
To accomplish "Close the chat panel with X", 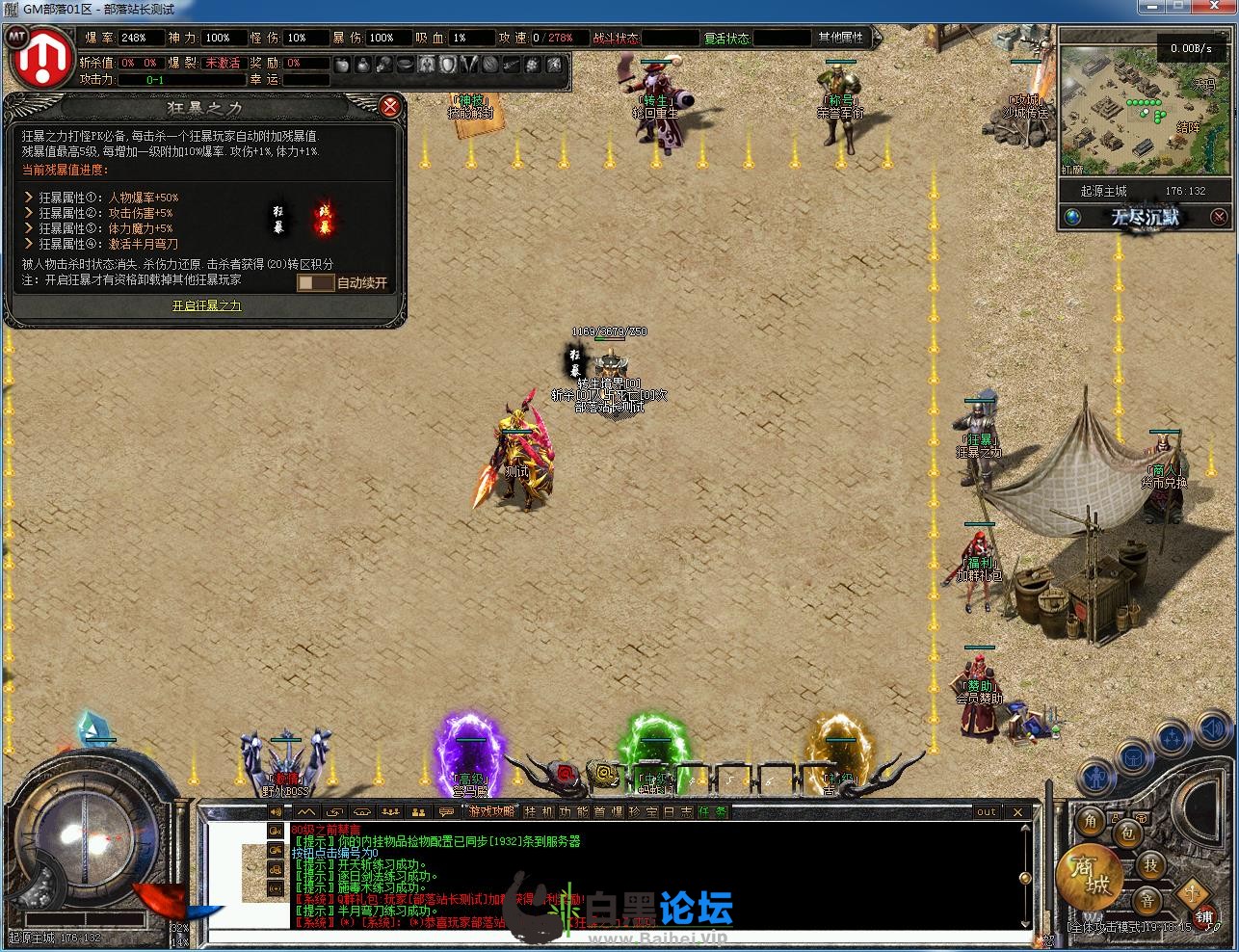I will tap(1017, 812).
